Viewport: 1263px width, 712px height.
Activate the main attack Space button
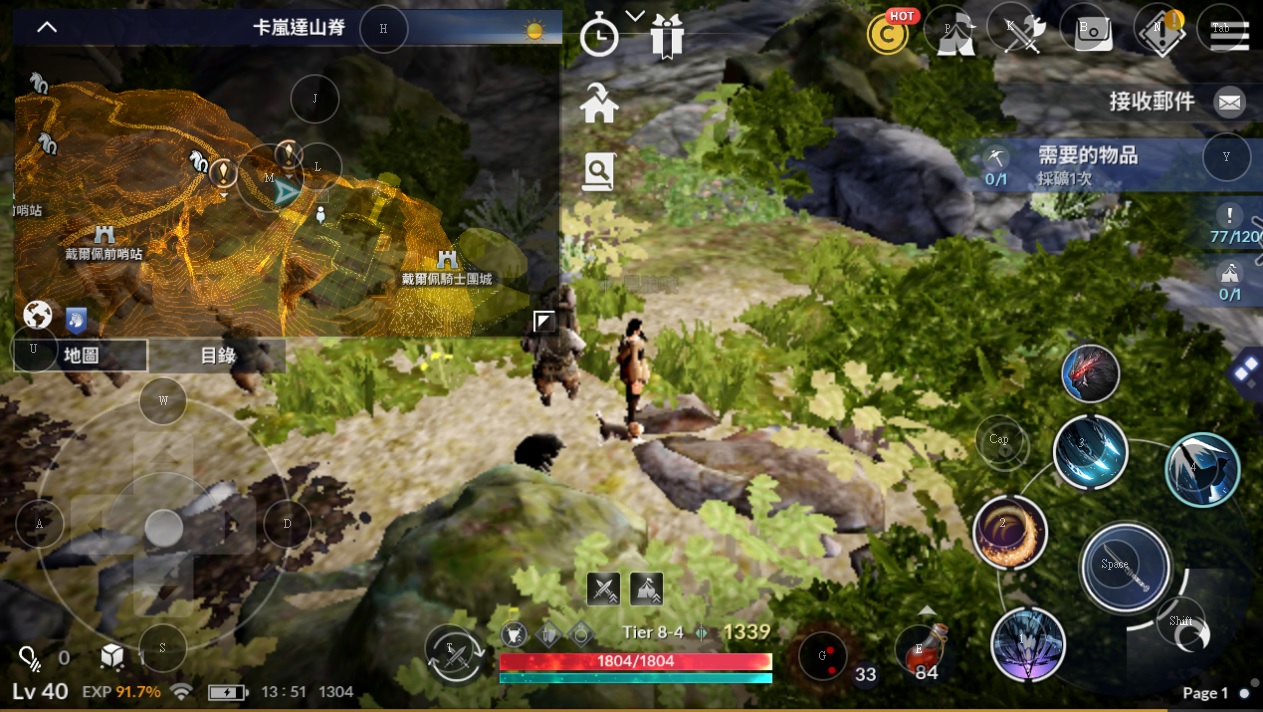click(x=1125, y=567)
